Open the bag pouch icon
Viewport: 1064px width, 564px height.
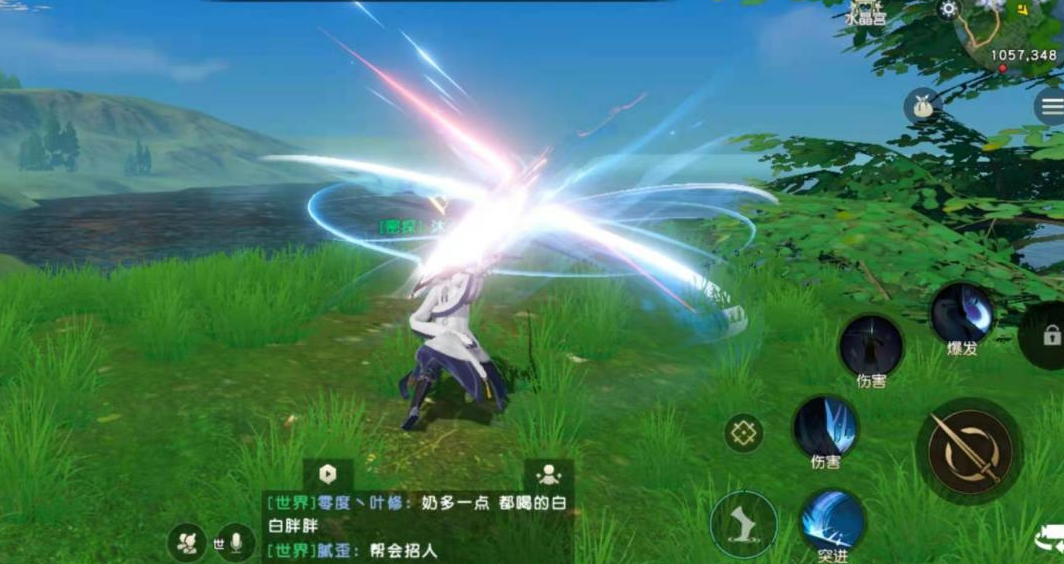922,106
